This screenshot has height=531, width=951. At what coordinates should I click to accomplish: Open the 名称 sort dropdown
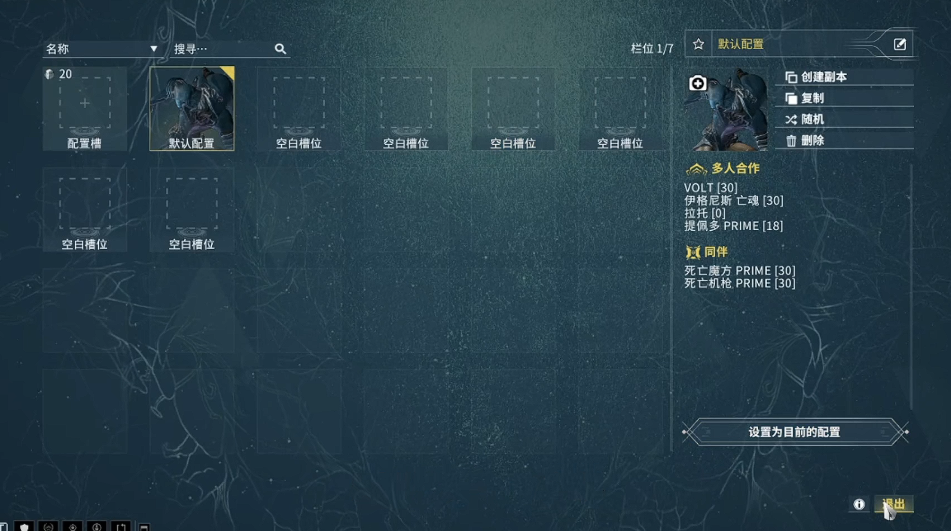coord(101,49)
